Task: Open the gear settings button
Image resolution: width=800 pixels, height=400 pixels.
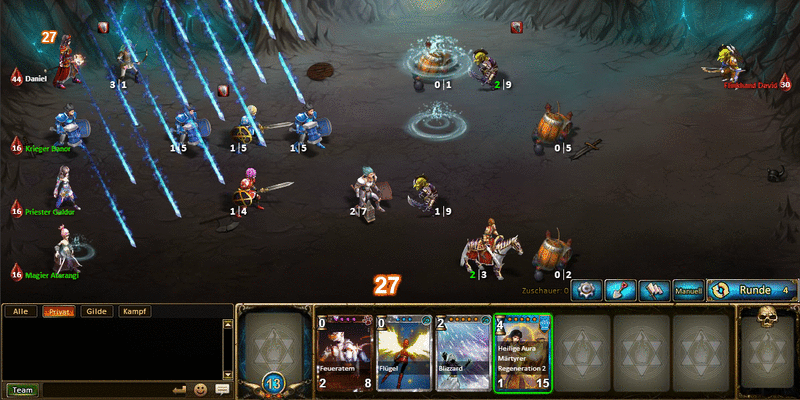Action: [x=586, y=290]
